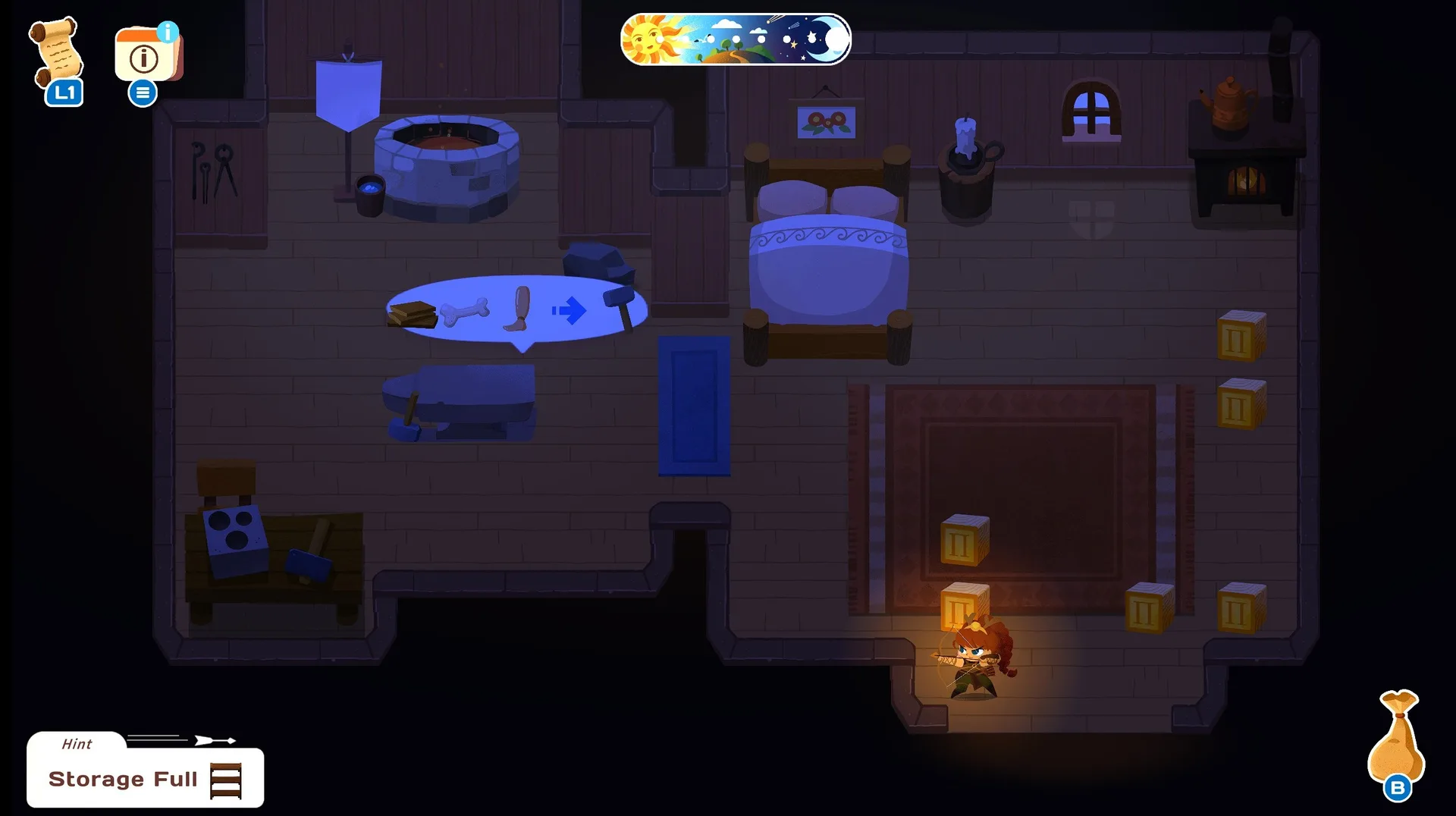Open the quest scroll icon

click(55, 53)
